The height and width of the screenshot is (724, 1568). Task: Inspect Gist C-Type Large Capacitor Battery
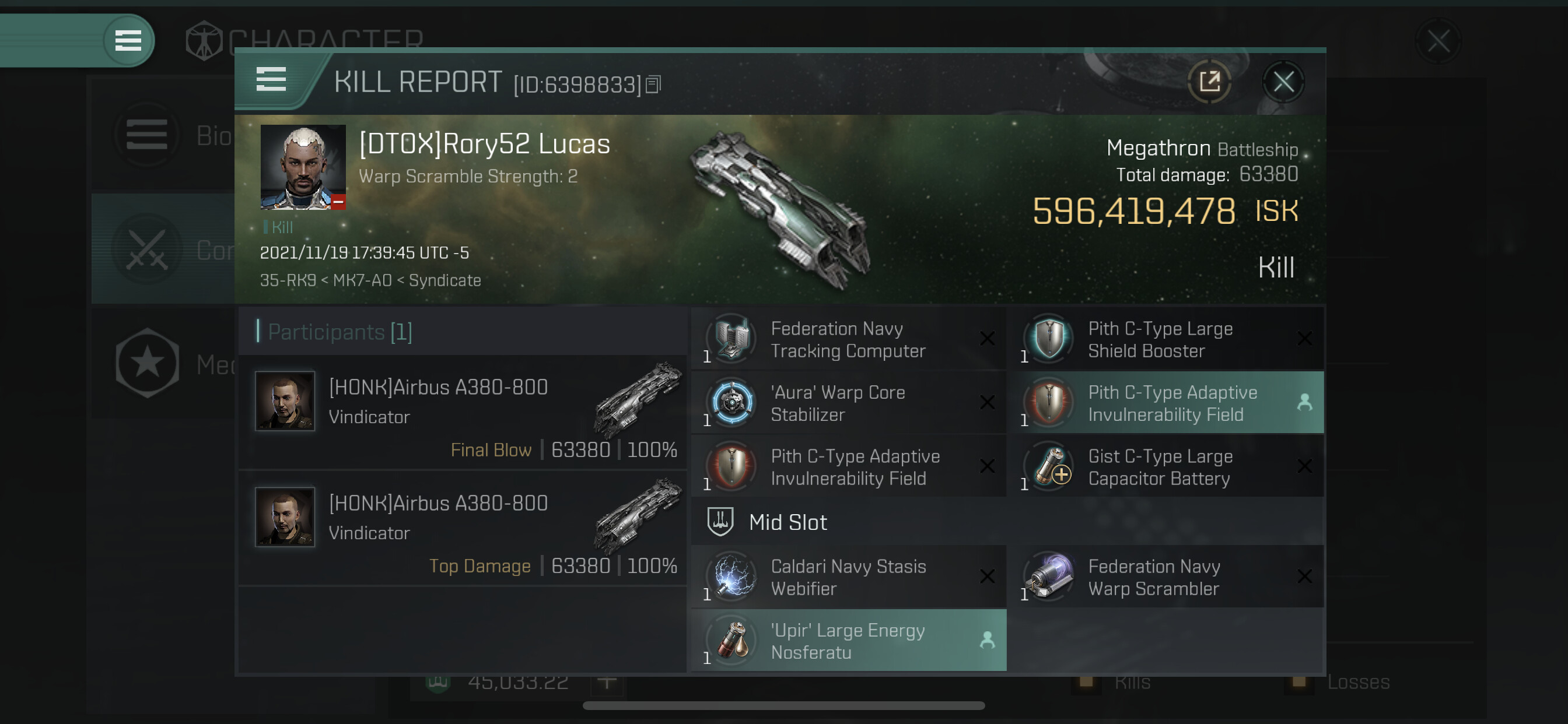[x=1164, y=468]
